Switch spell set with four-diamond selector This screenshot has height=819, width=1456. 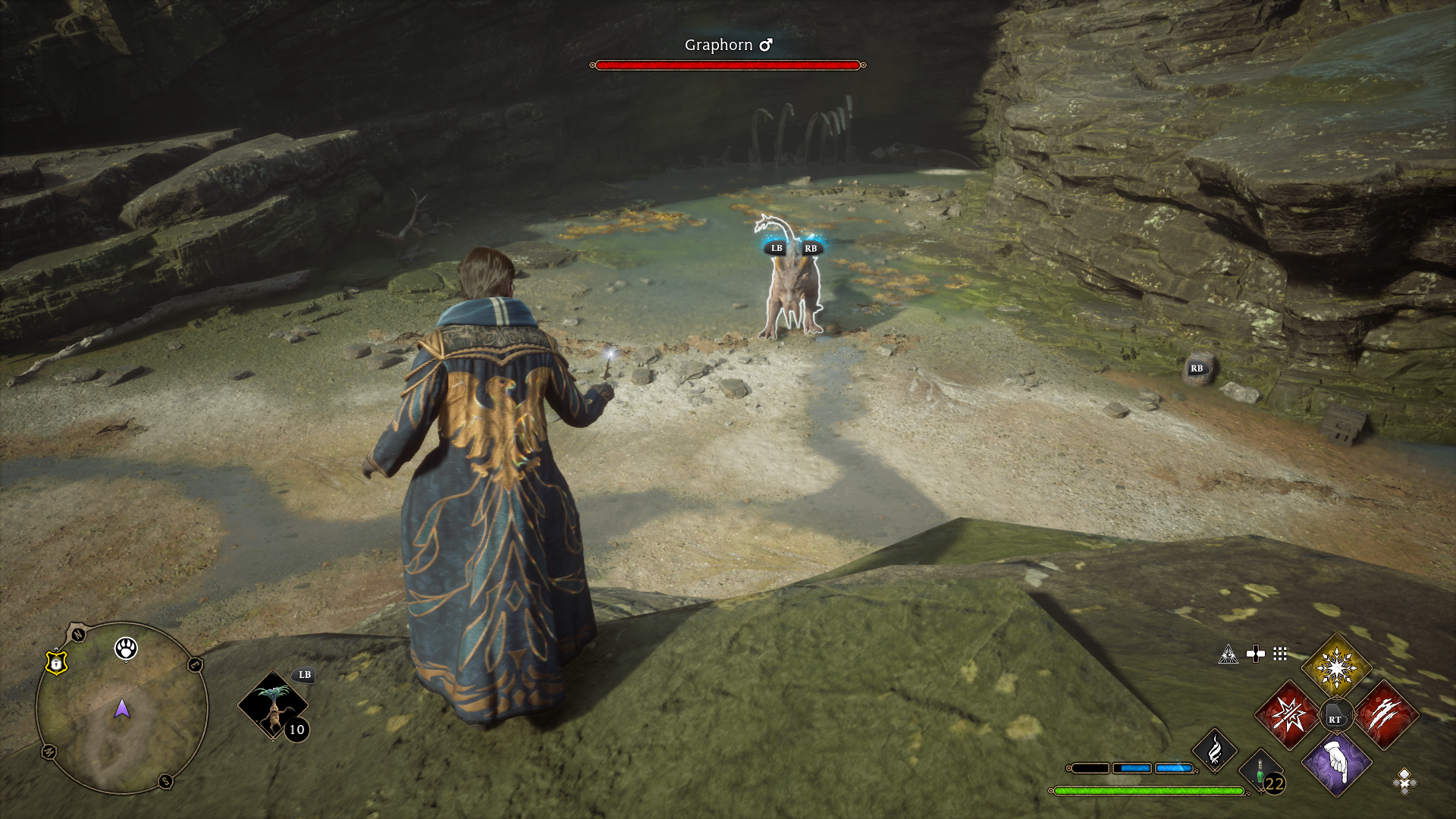coord(1404,781)
